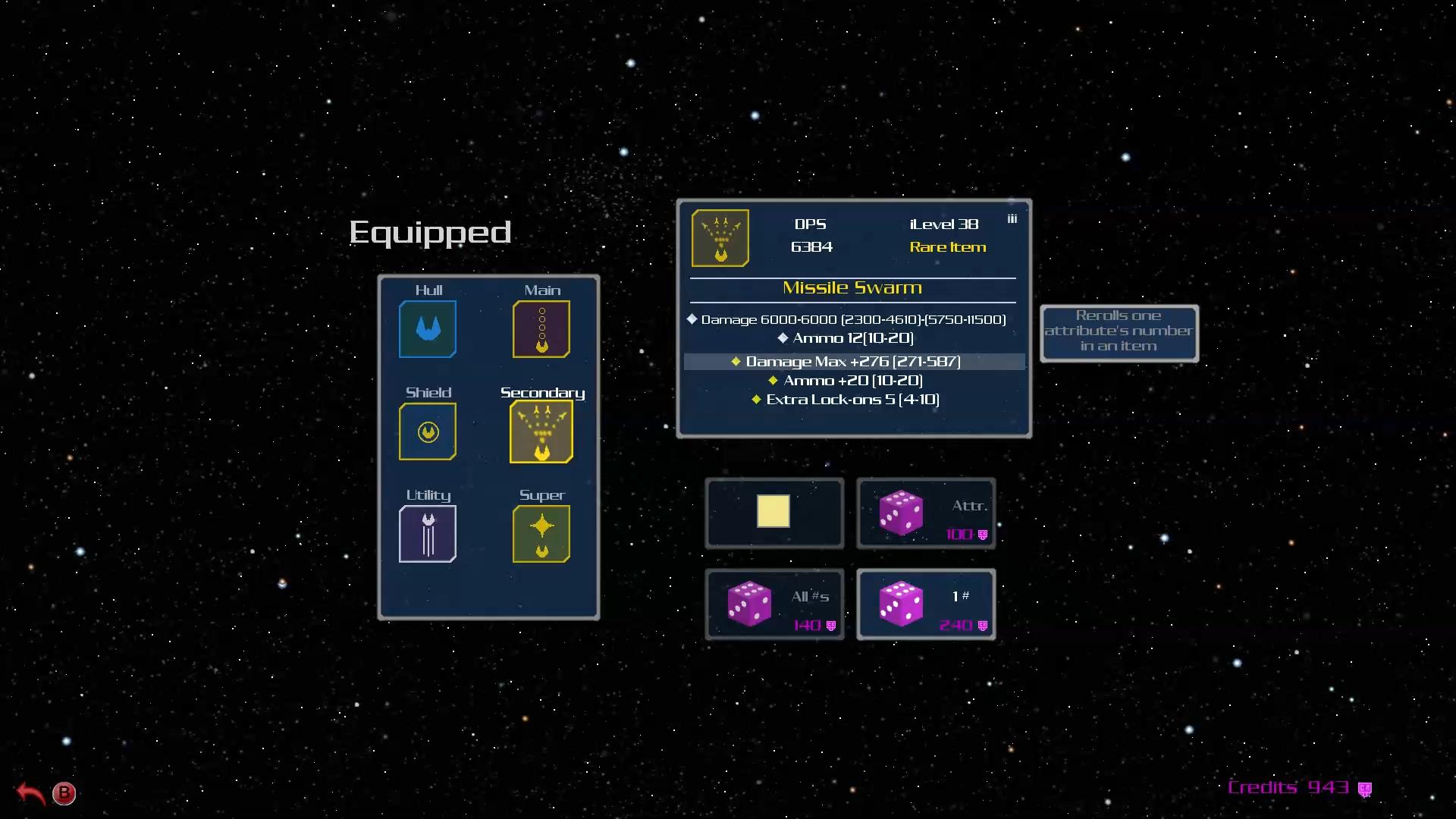Select the Super weapon slot icon
The height and width of the screenshot is (819, 1456).
pos(541,534)
